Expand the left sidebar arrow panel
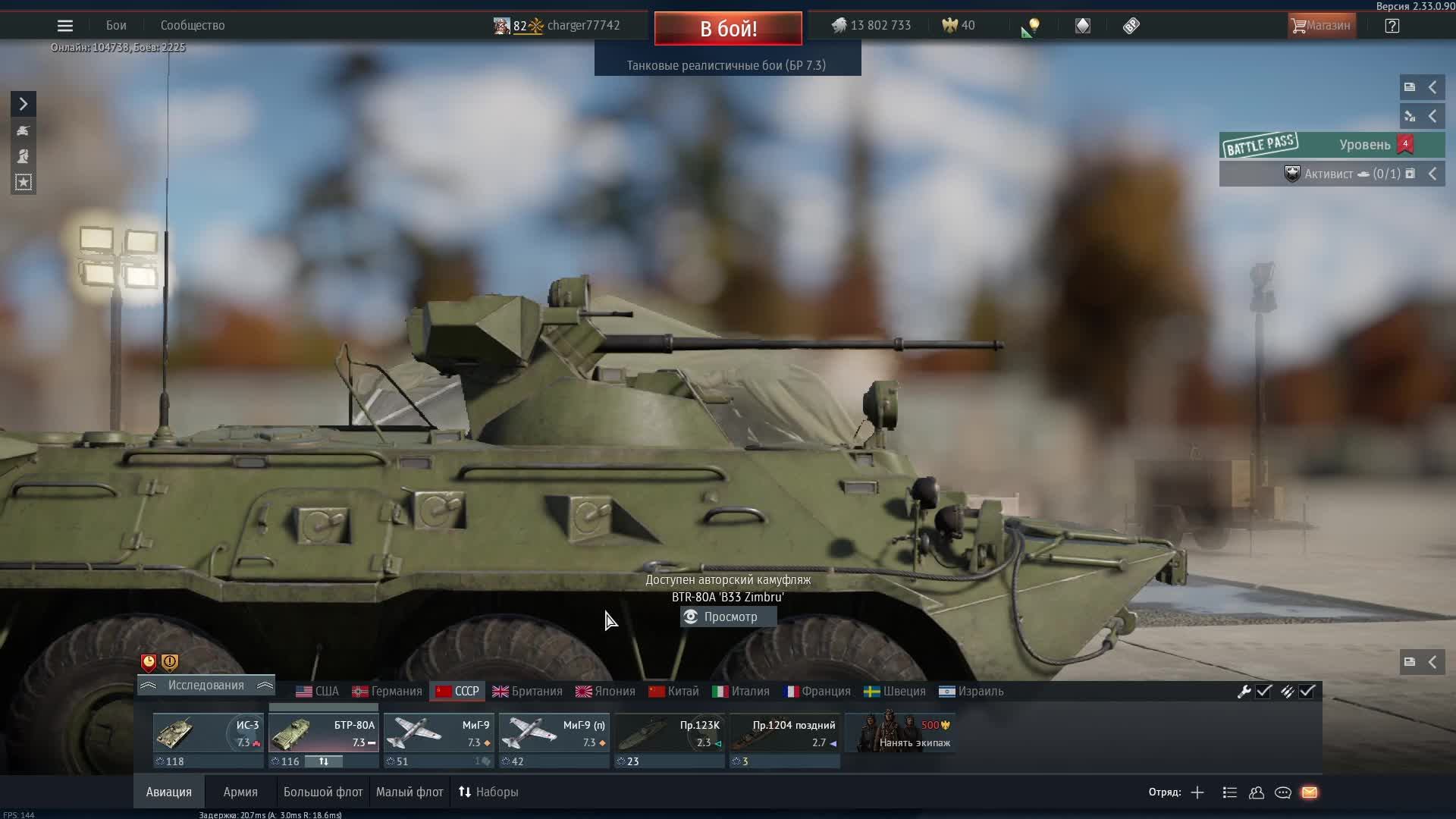This screenshot has width=1456, height=819. tap(24, 103)
